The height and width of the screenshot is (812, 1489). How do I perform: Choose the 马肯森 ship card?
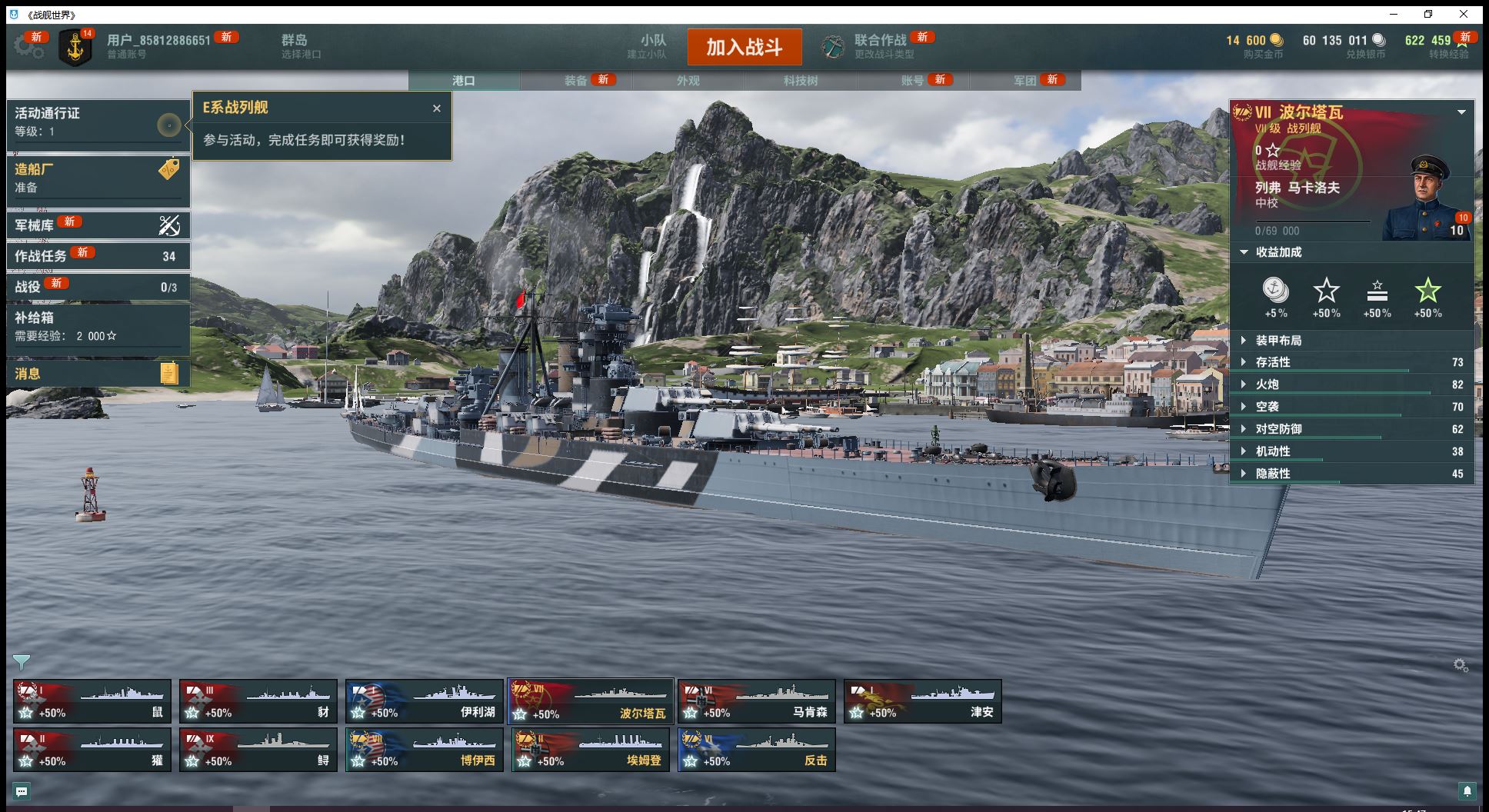756,701
